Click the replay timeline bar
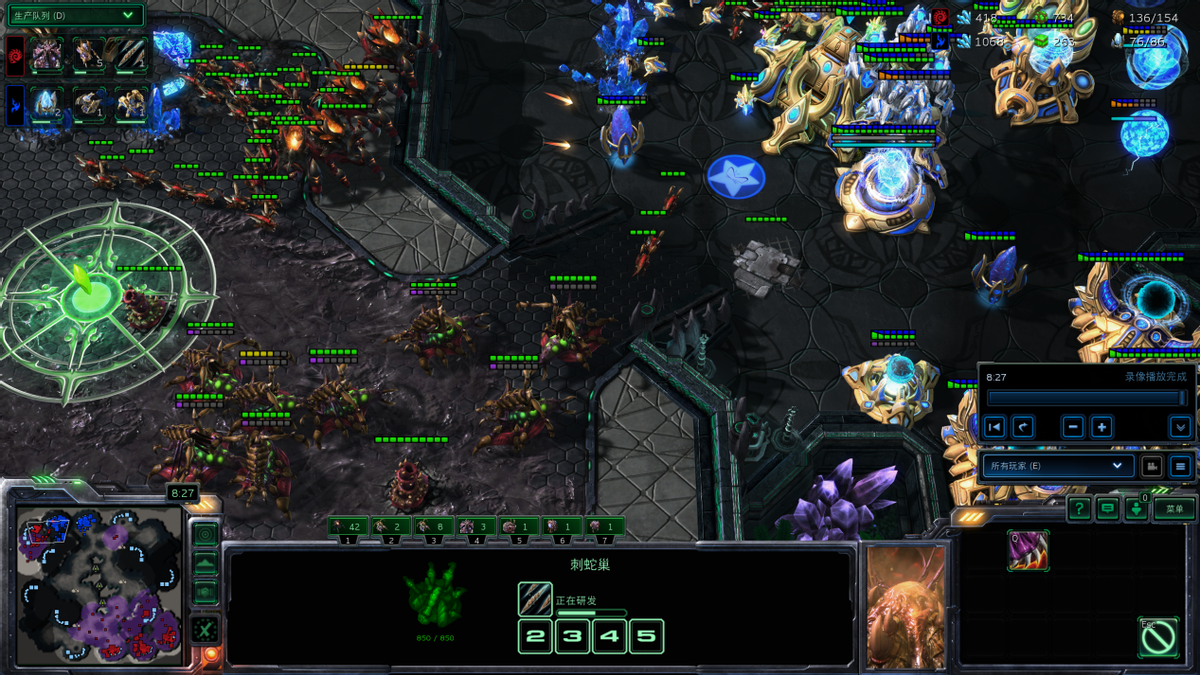 tap(1086, 398)
